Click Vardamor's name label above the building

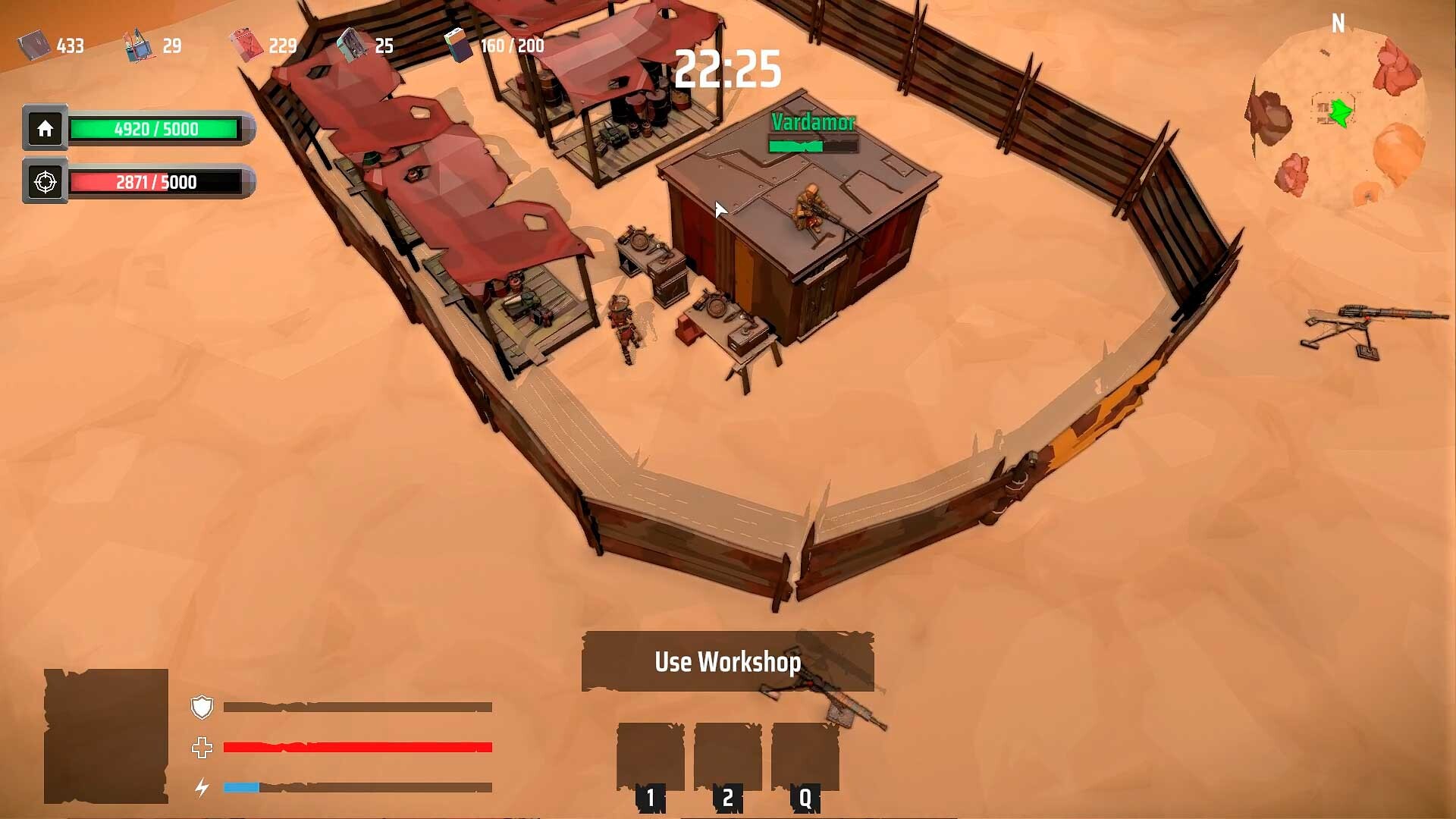[x=813, y=121]
